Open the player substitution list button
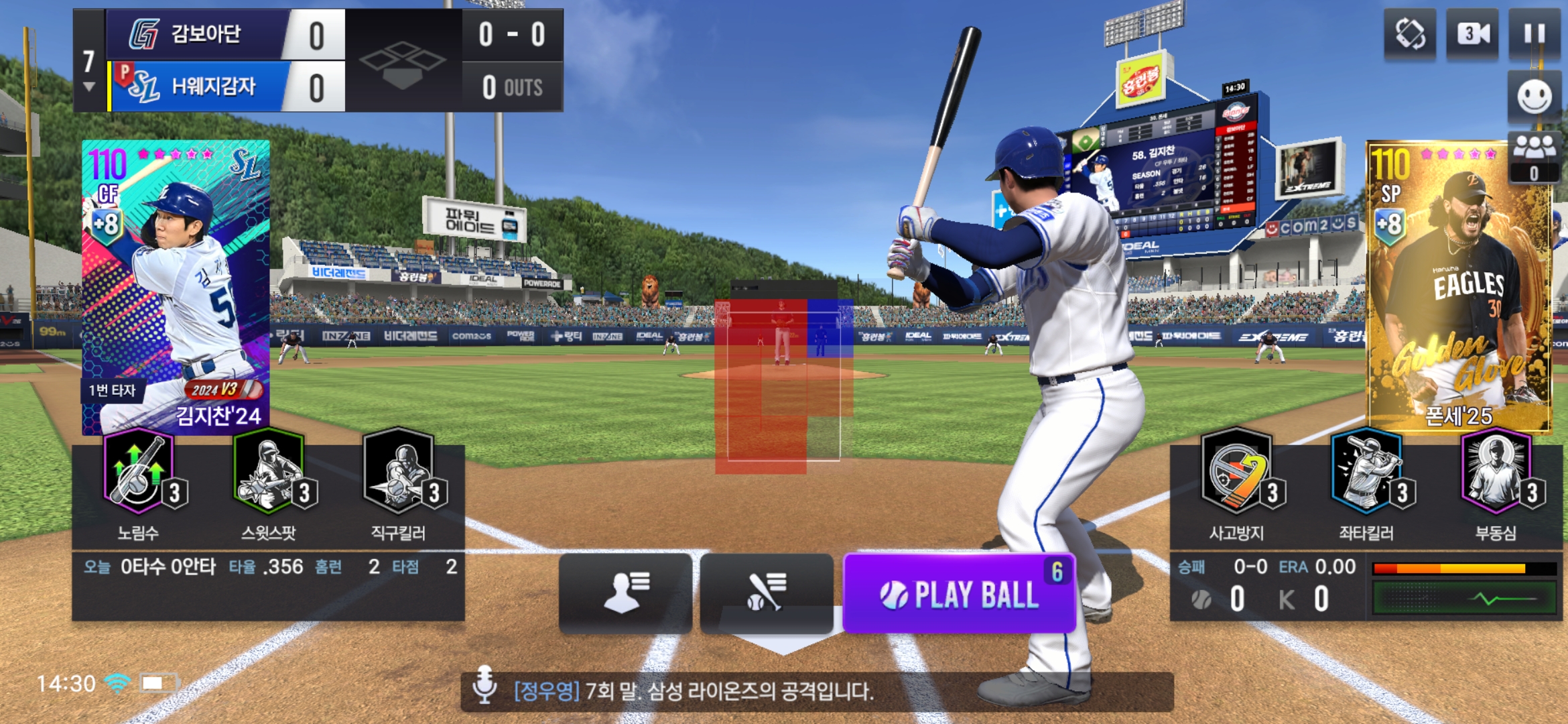This screenshot has height=724, width=1568. tap(625, 593)
